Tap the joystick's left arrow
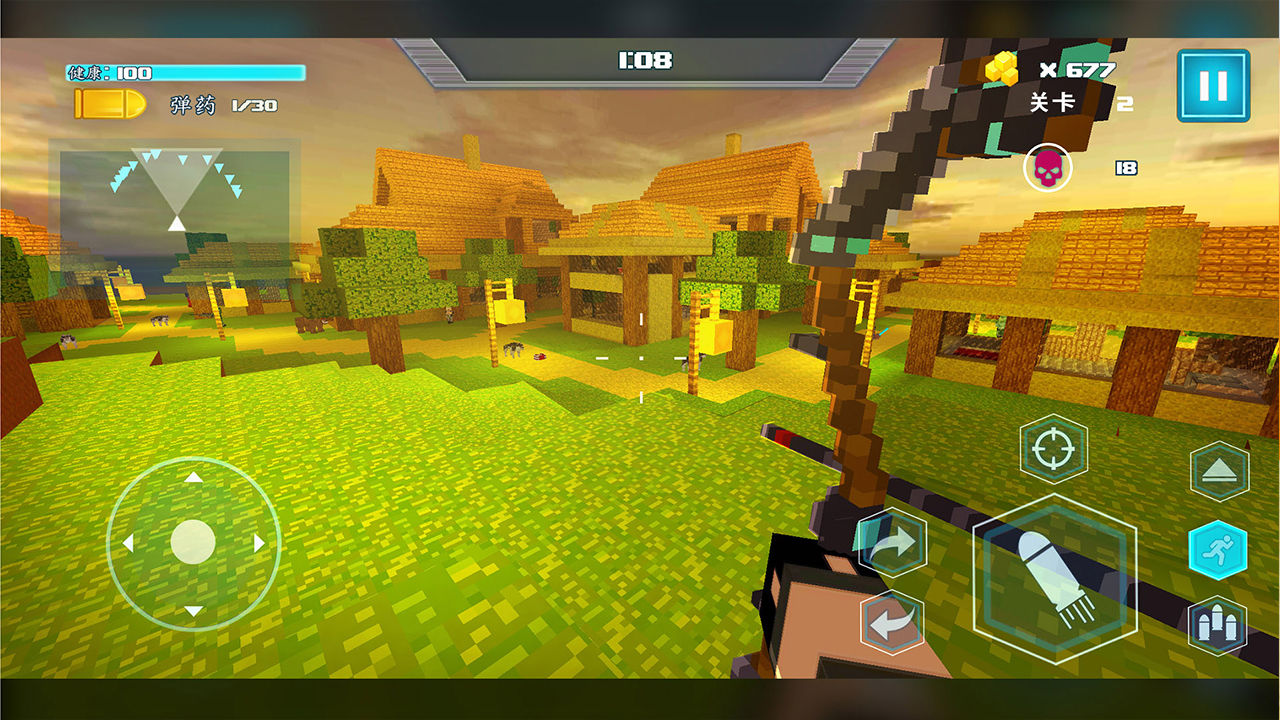 (x=127, y=543)
